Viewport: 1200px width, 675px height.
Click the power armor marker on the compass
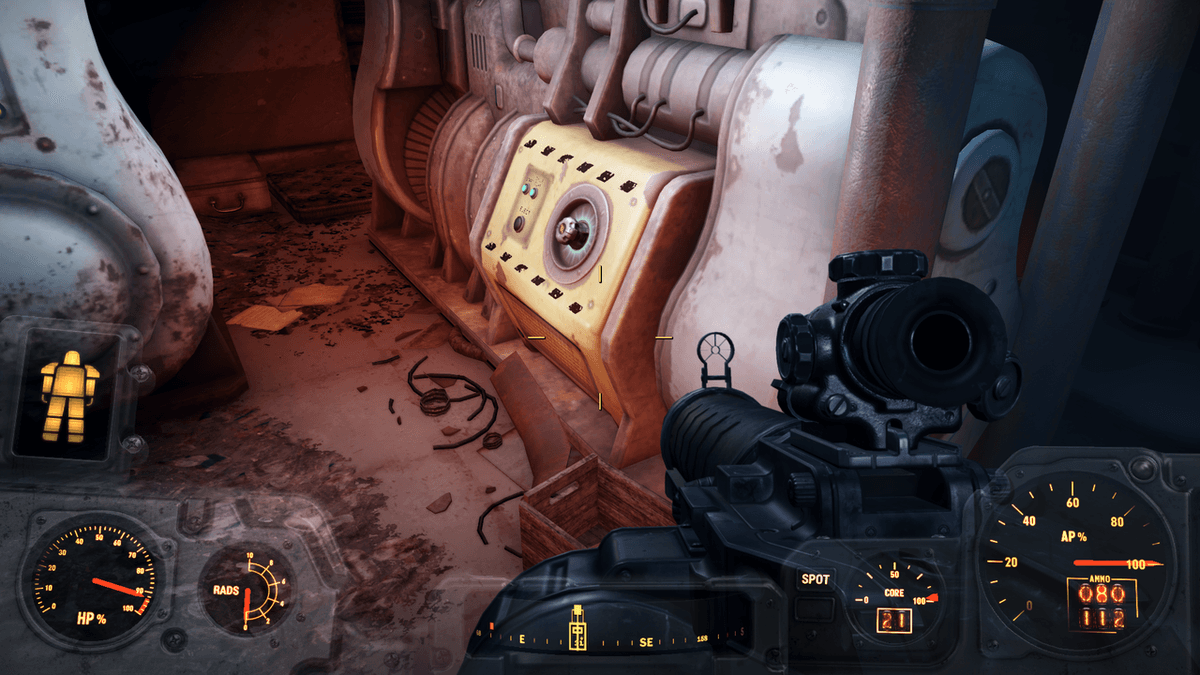[x=578, y=630]
